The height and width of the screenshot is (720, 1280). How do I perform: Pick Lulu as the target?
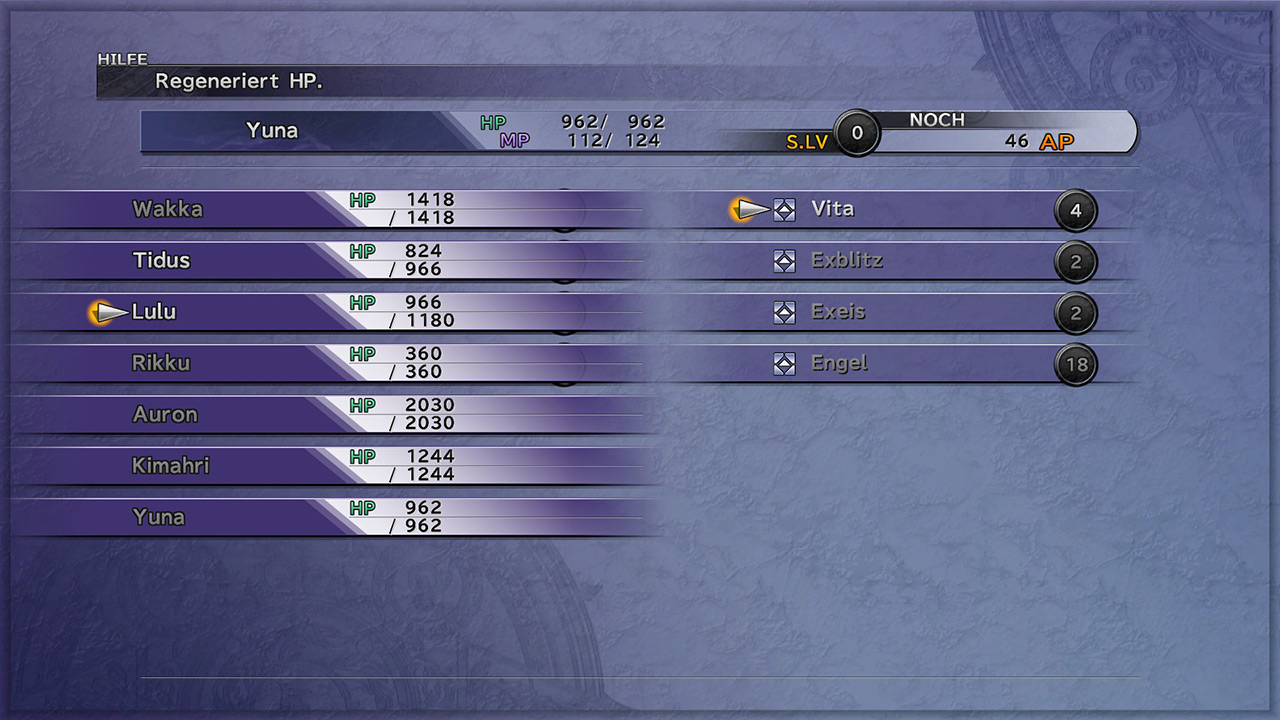click(154, 312)
